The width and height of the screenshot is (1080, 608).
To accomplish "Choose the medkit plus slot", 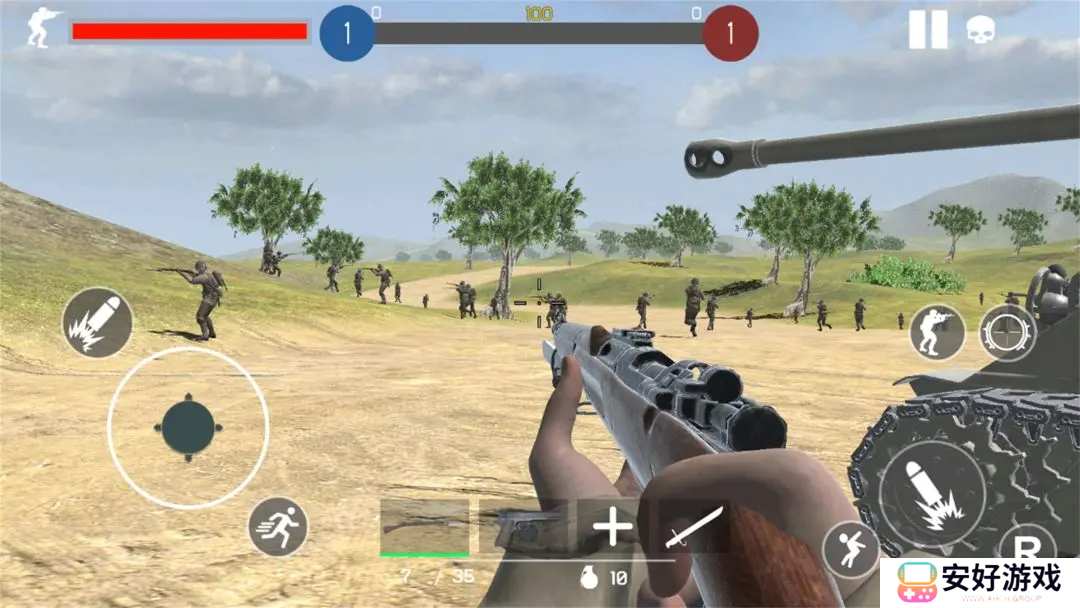I will (x=611, y=527).
